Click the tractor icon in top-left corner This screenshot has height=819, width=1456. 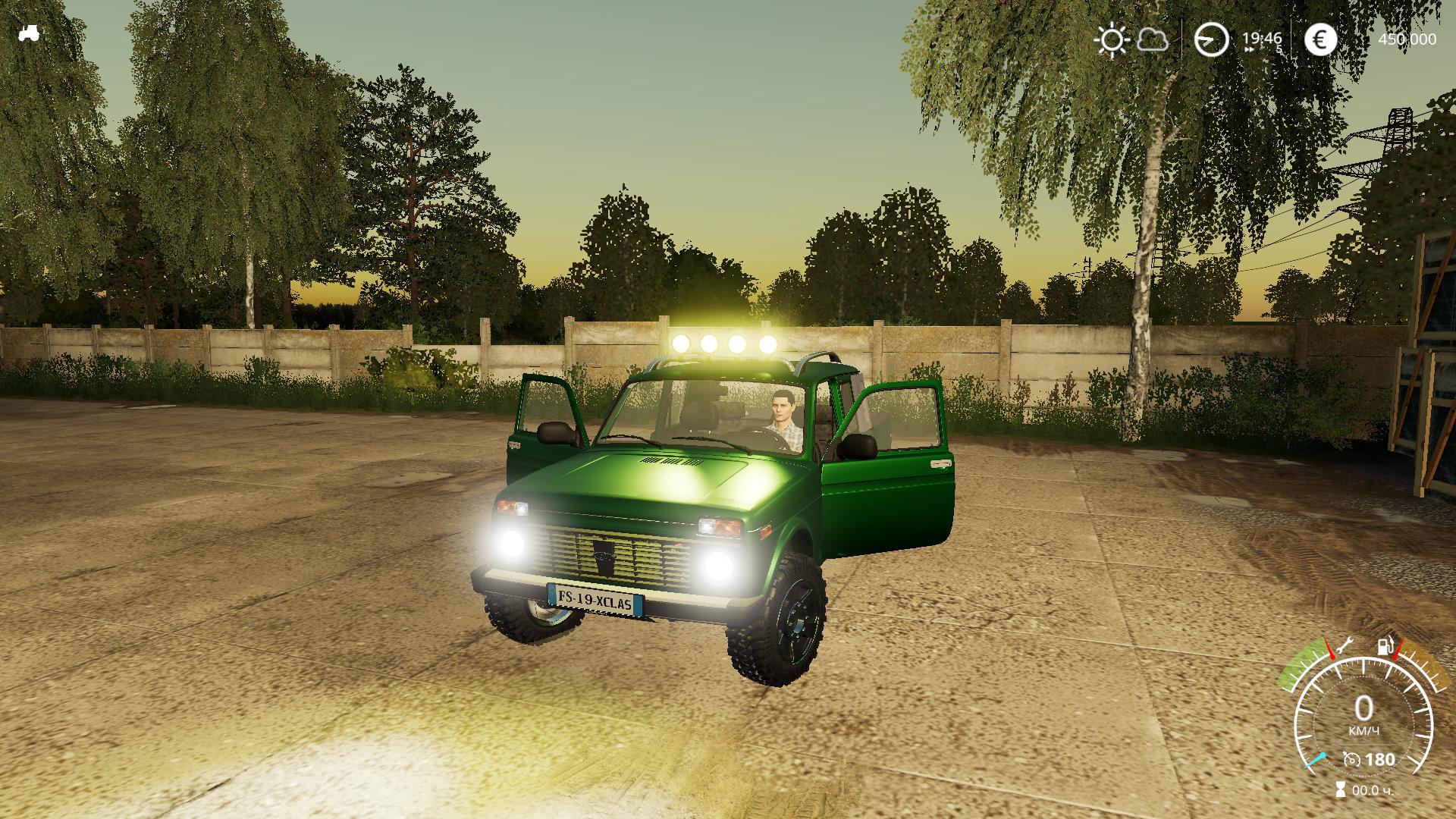pos(30,34)
